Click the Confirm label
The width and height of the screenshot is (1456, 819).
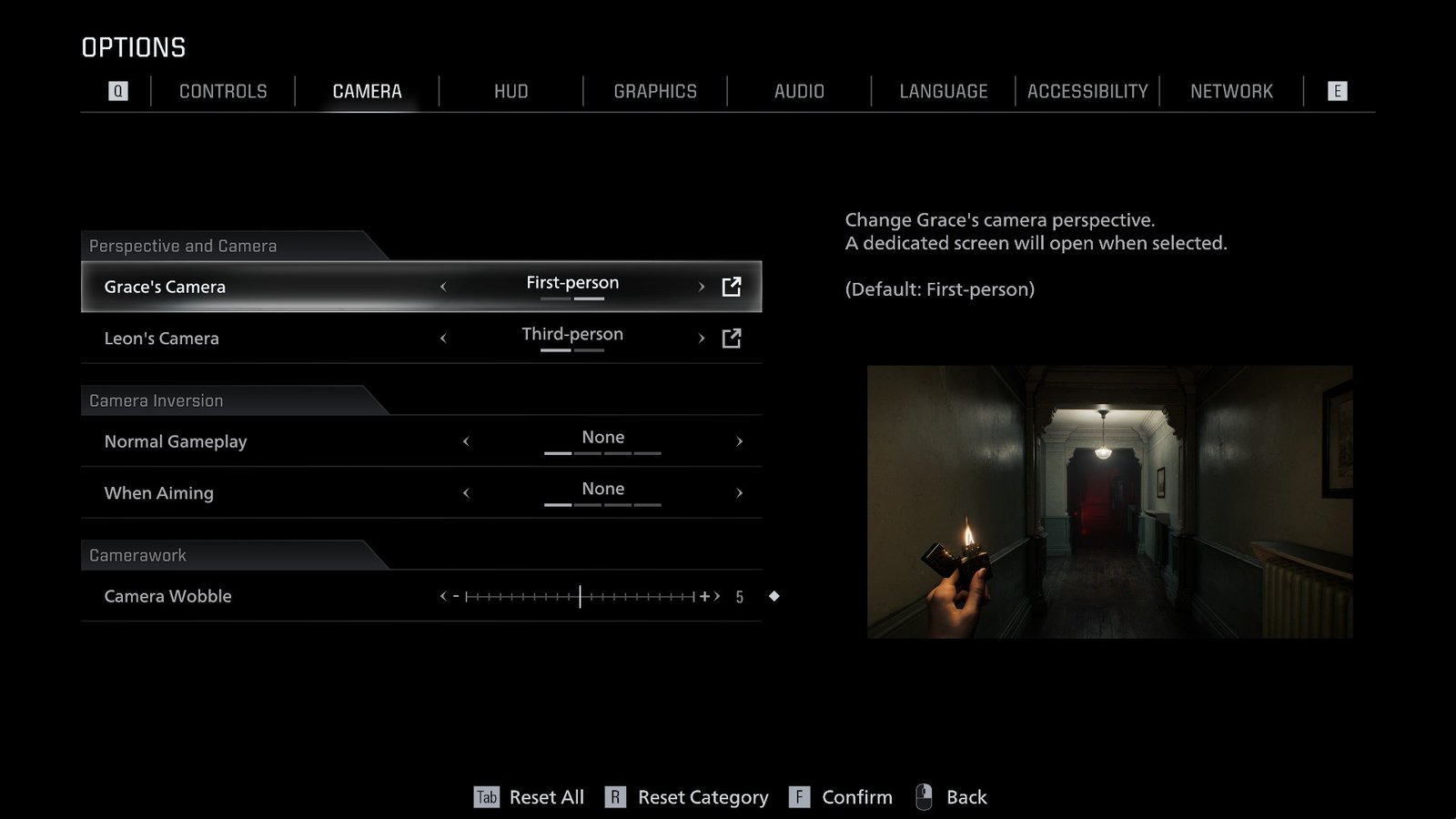[857, 796]
